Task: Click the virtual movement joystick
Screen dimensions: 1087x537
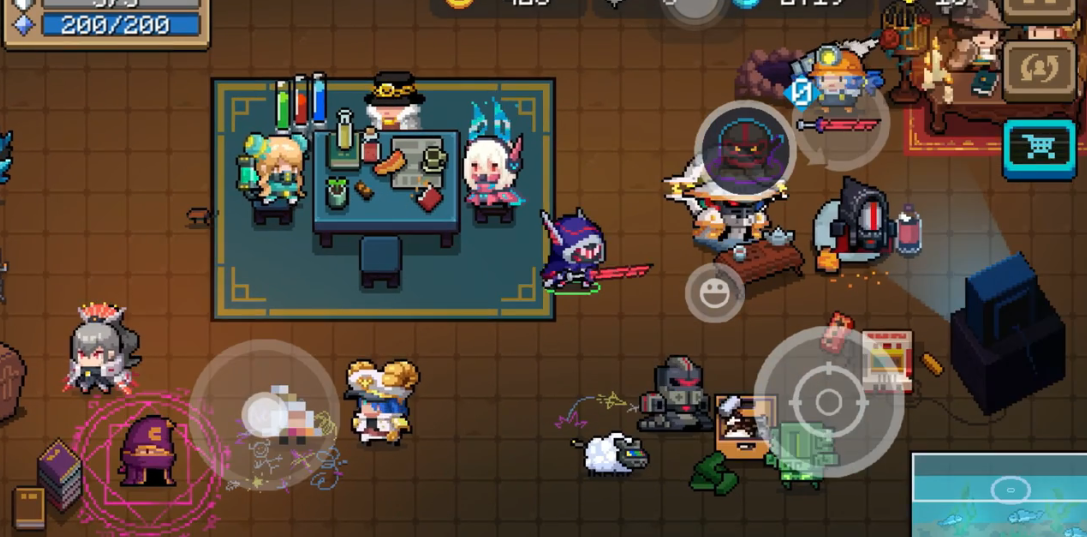Action: tap(264, 414)
